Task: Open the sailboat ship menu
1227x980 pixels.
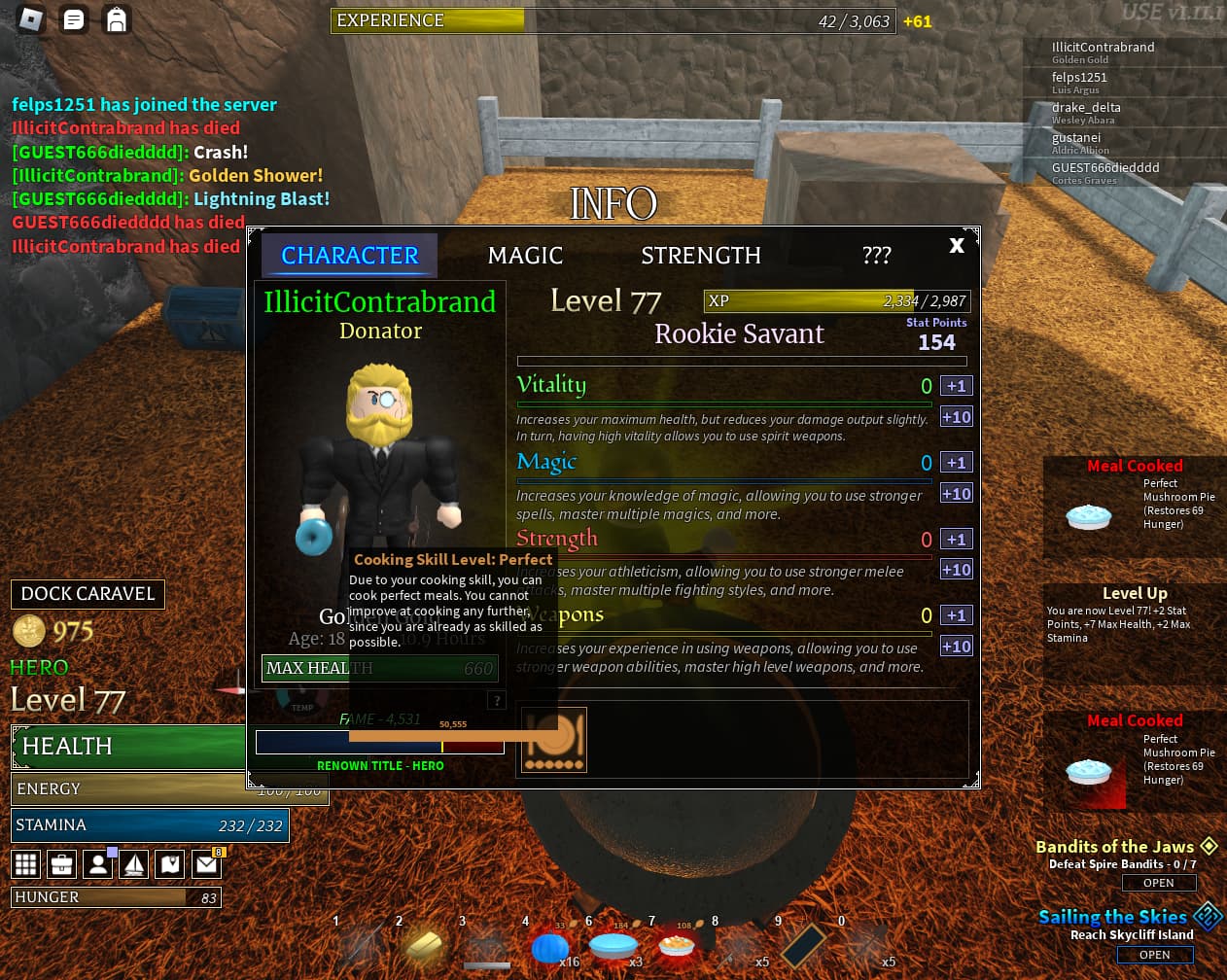Action: (134, 863)
